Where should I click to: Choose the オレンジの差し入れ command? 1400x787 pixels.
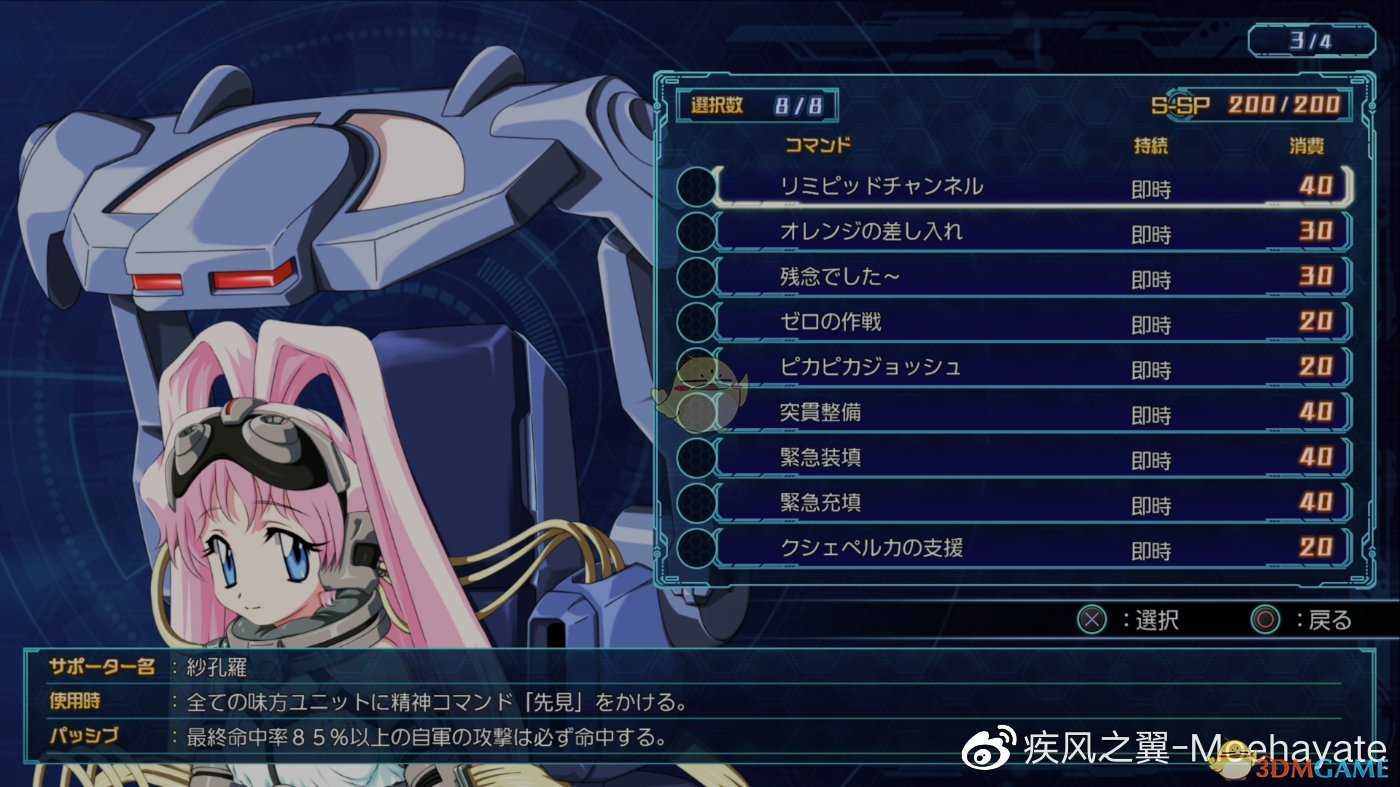[x=871, y=232]
